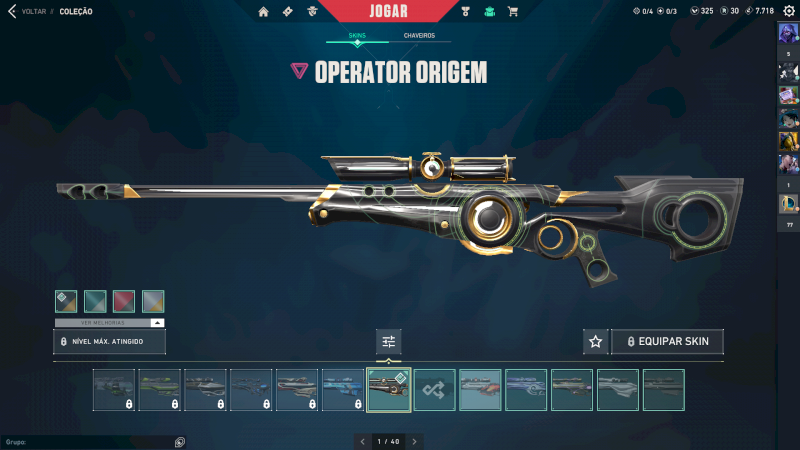Screen dimensions: 800x450
Task: Open the settings gear
Action: click(788, 11)
